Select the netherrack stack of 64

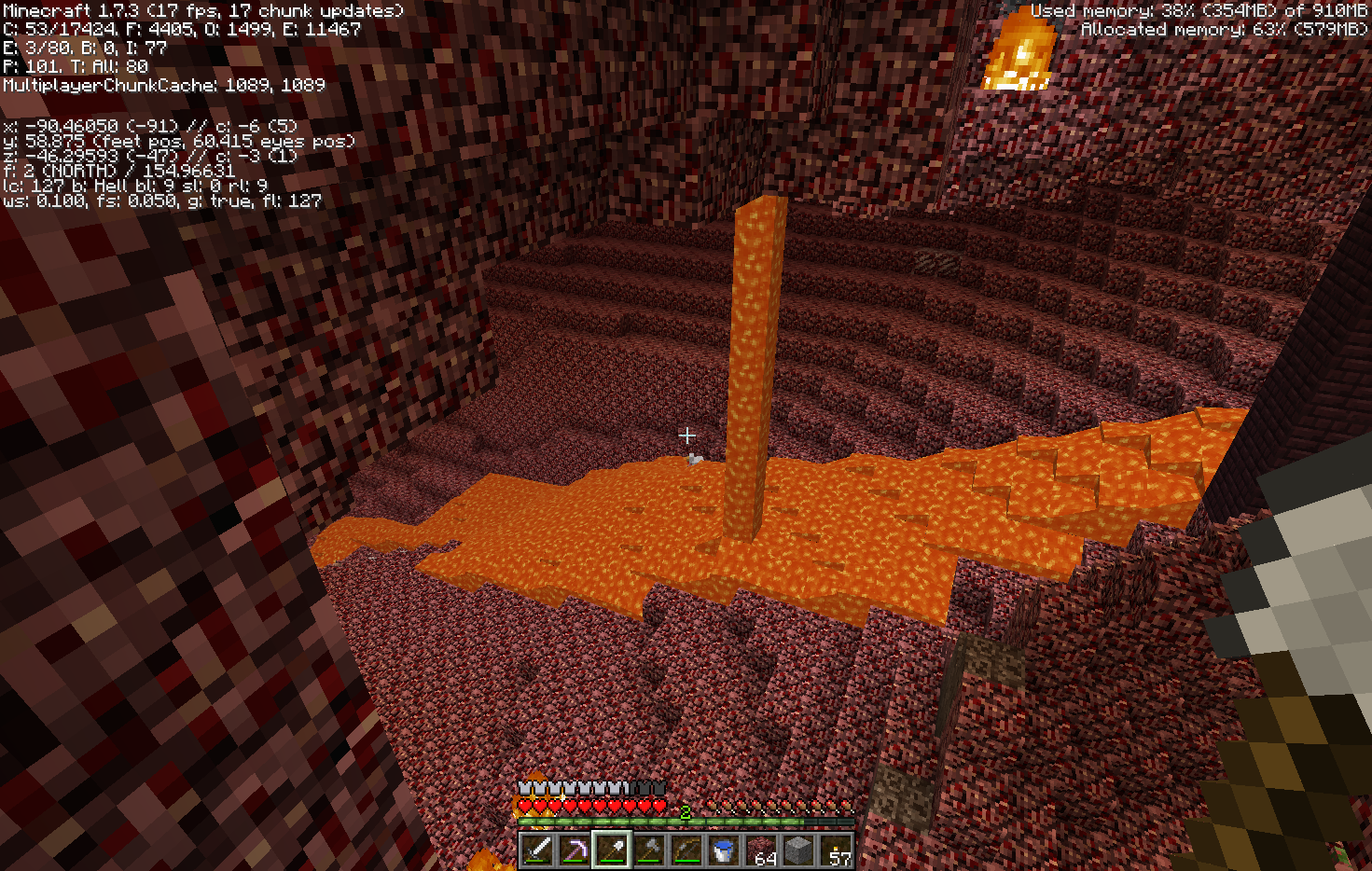point(761,850)
